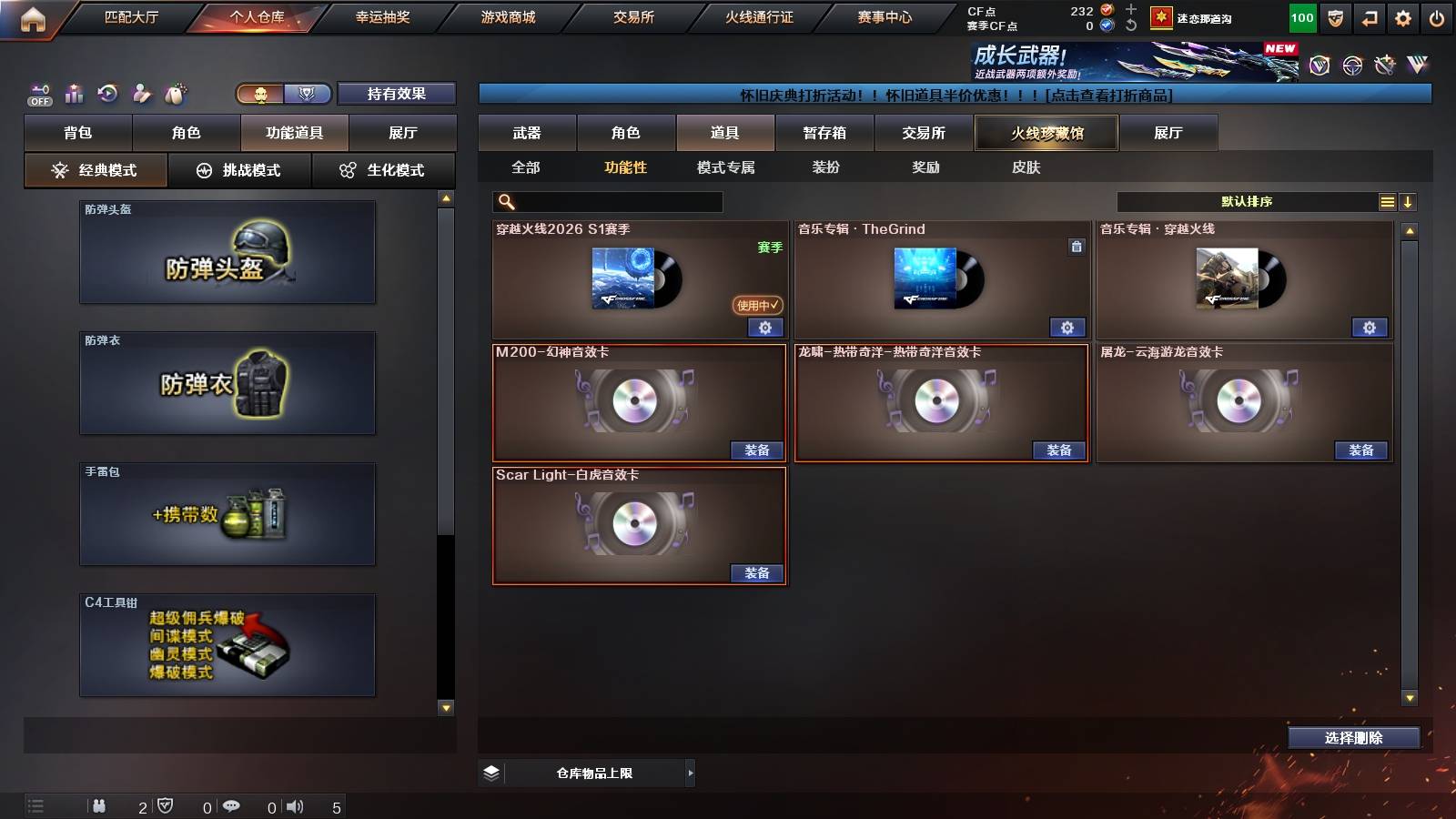1456x819 pixels.
Task: Open the character info icon in sidebar toolbar
Action: (139, 93)
